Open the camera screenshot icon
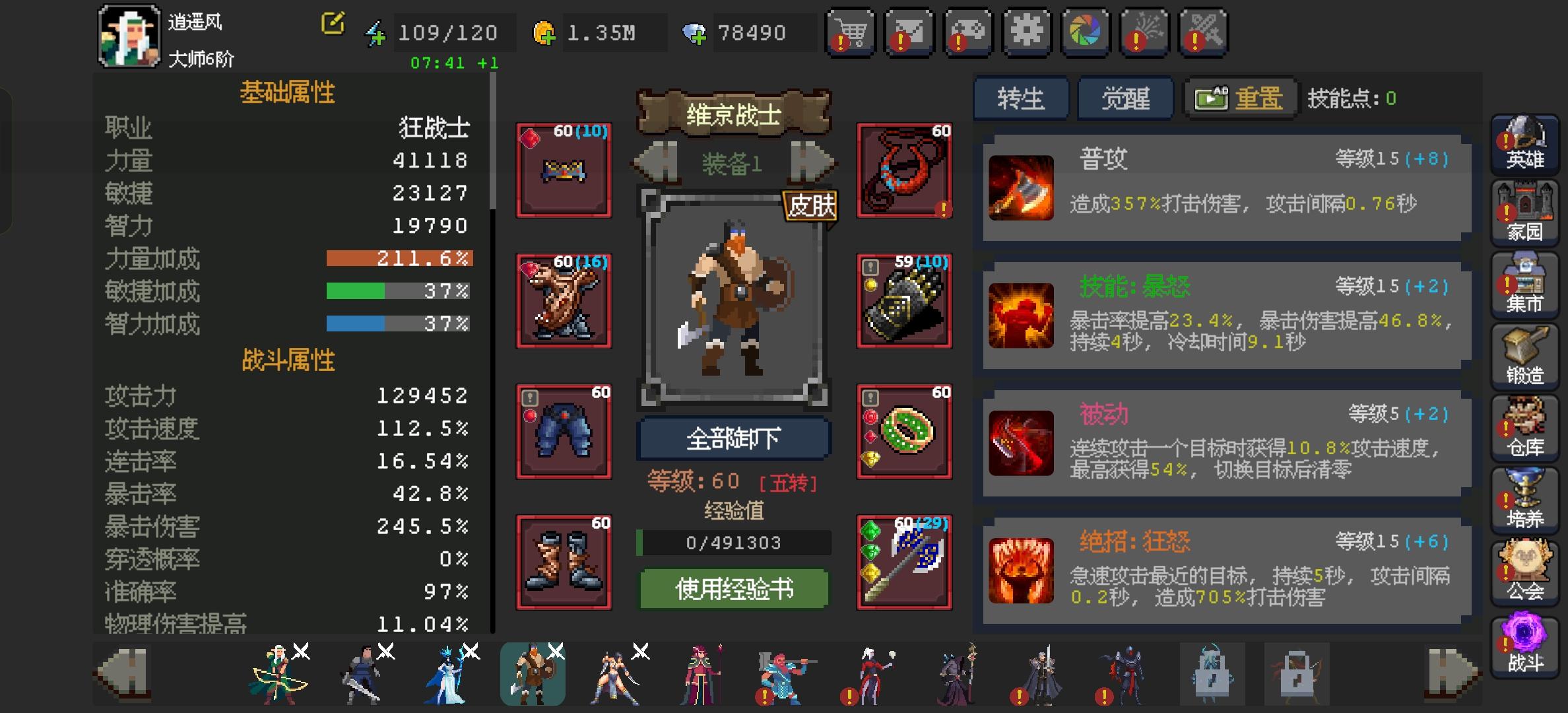1568x713 pixels. click(1084, 32)
